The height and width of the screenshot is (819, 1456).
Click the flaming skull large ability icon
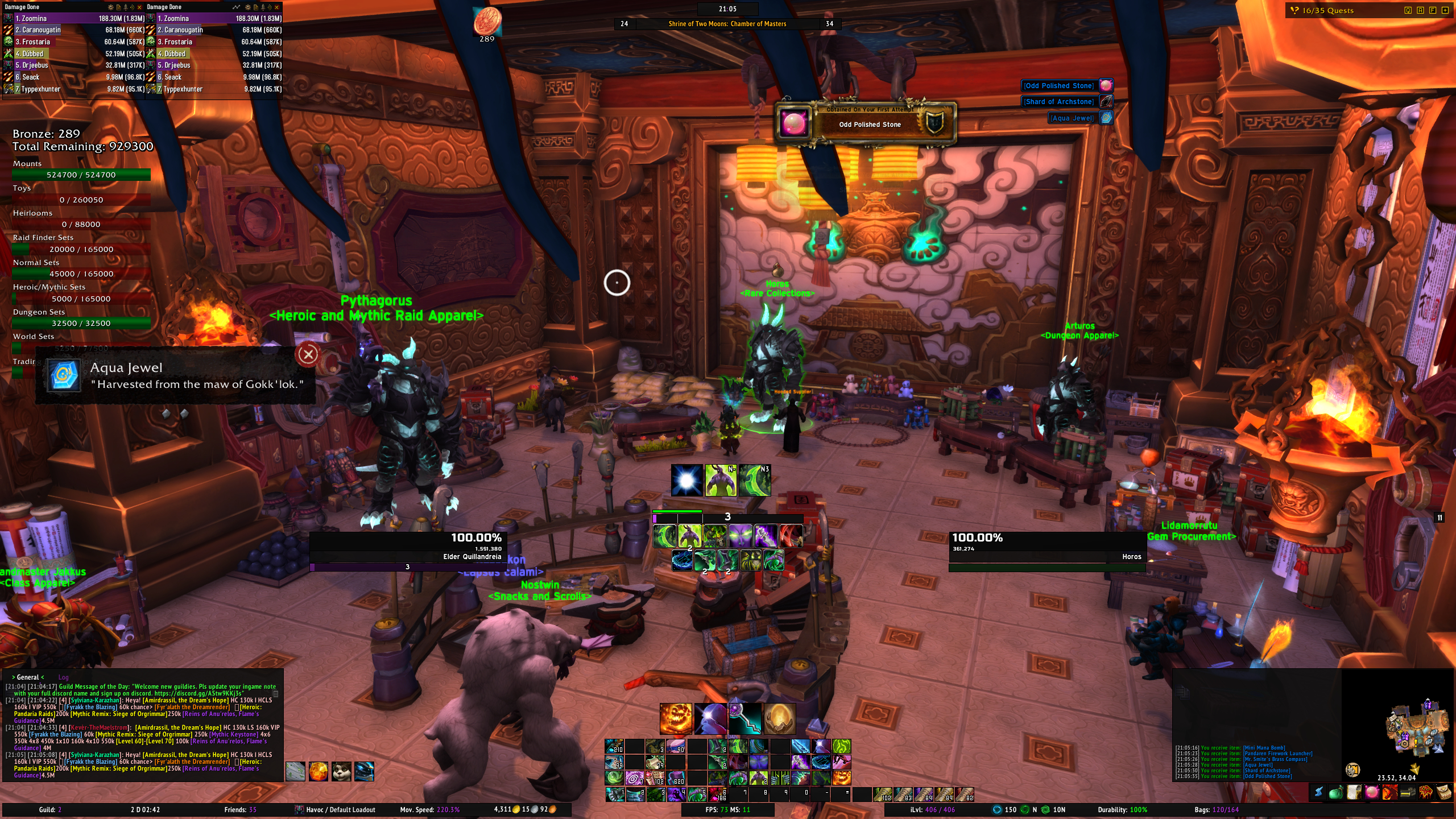pyautogui.click(x=676, y=719)
